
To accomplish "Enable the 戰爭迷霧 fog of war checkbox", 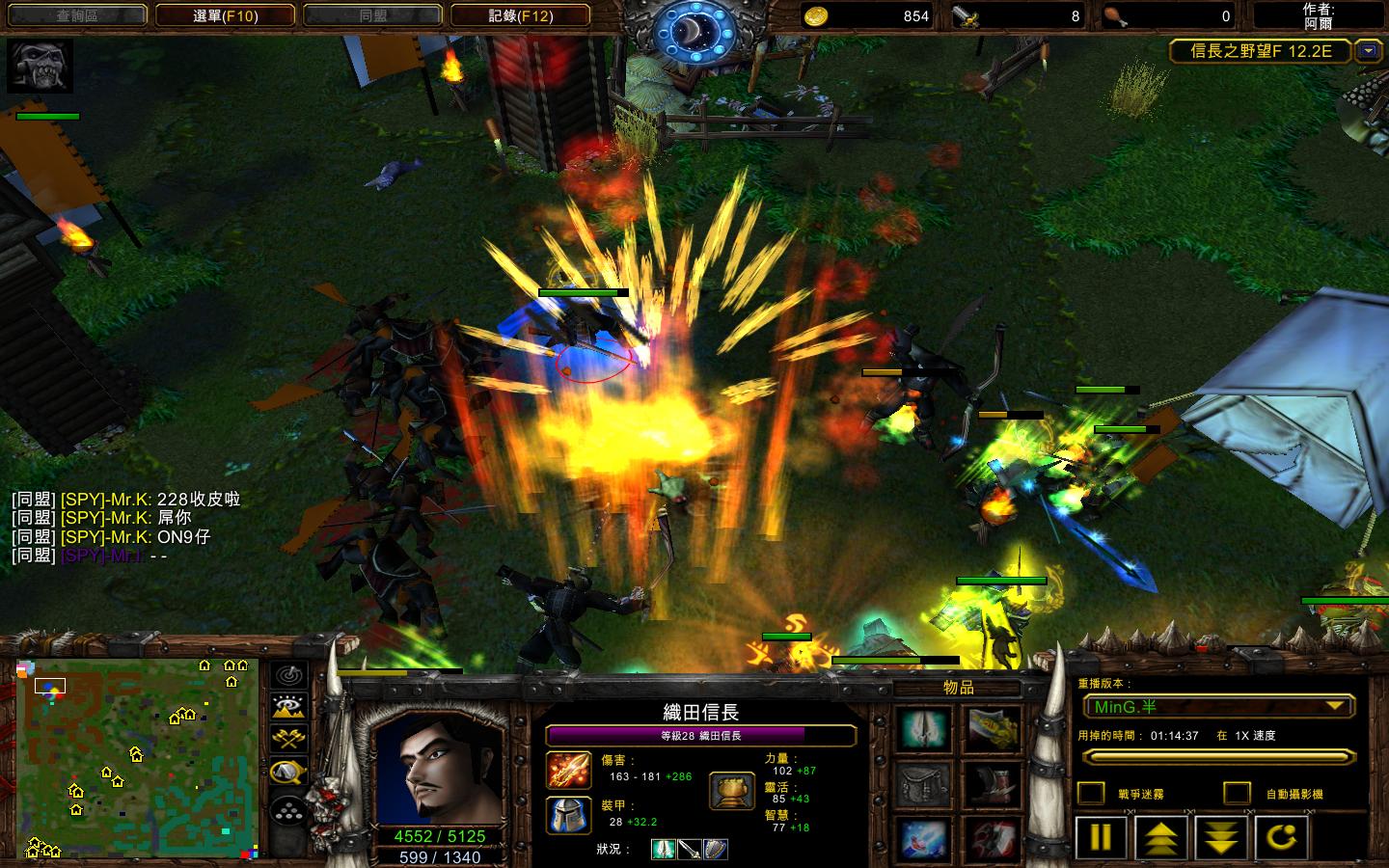I will [x=1091, y=793].
